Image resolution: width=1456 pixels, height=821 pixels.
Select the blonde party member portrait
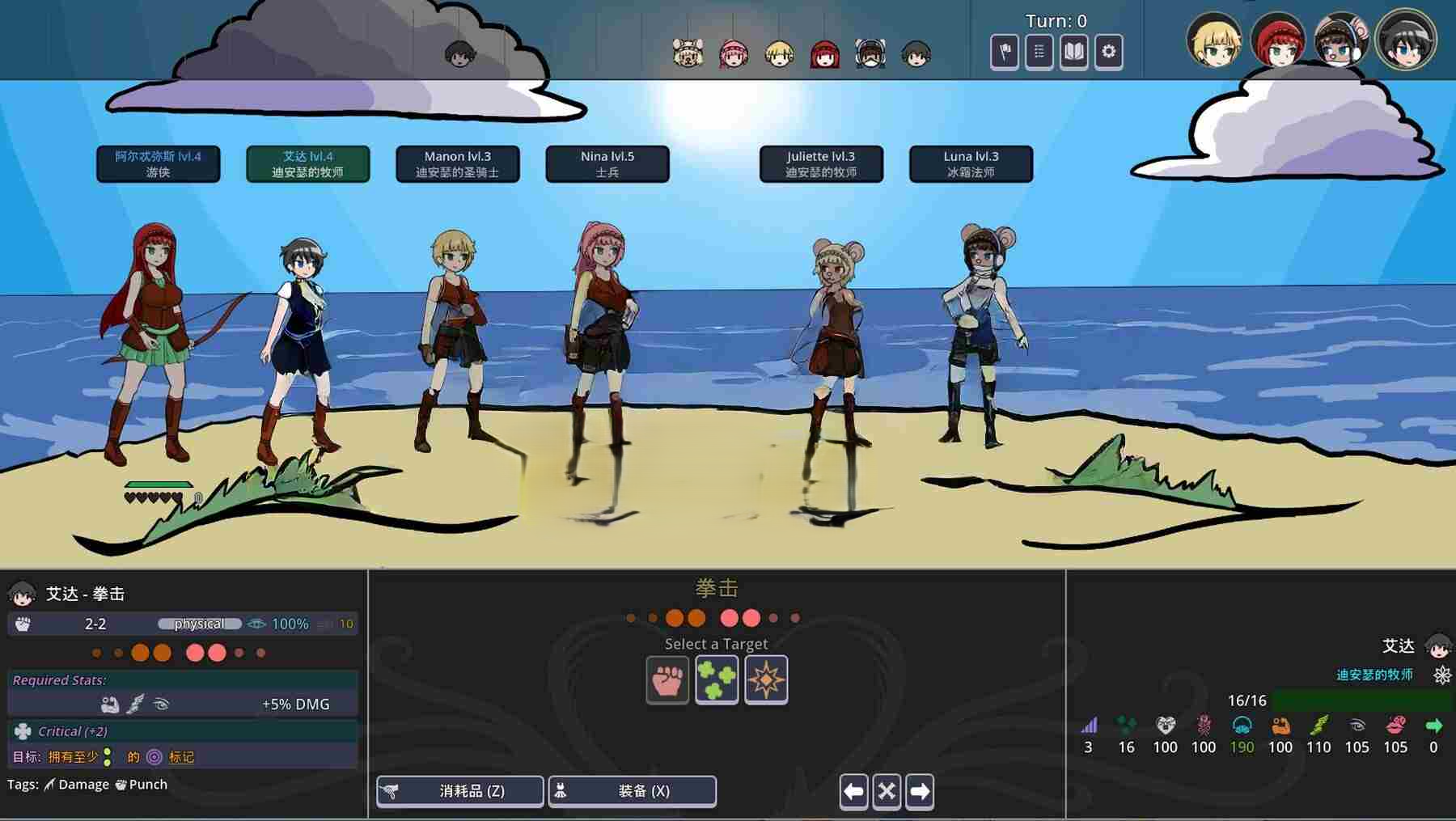(x=1213, y=40)
